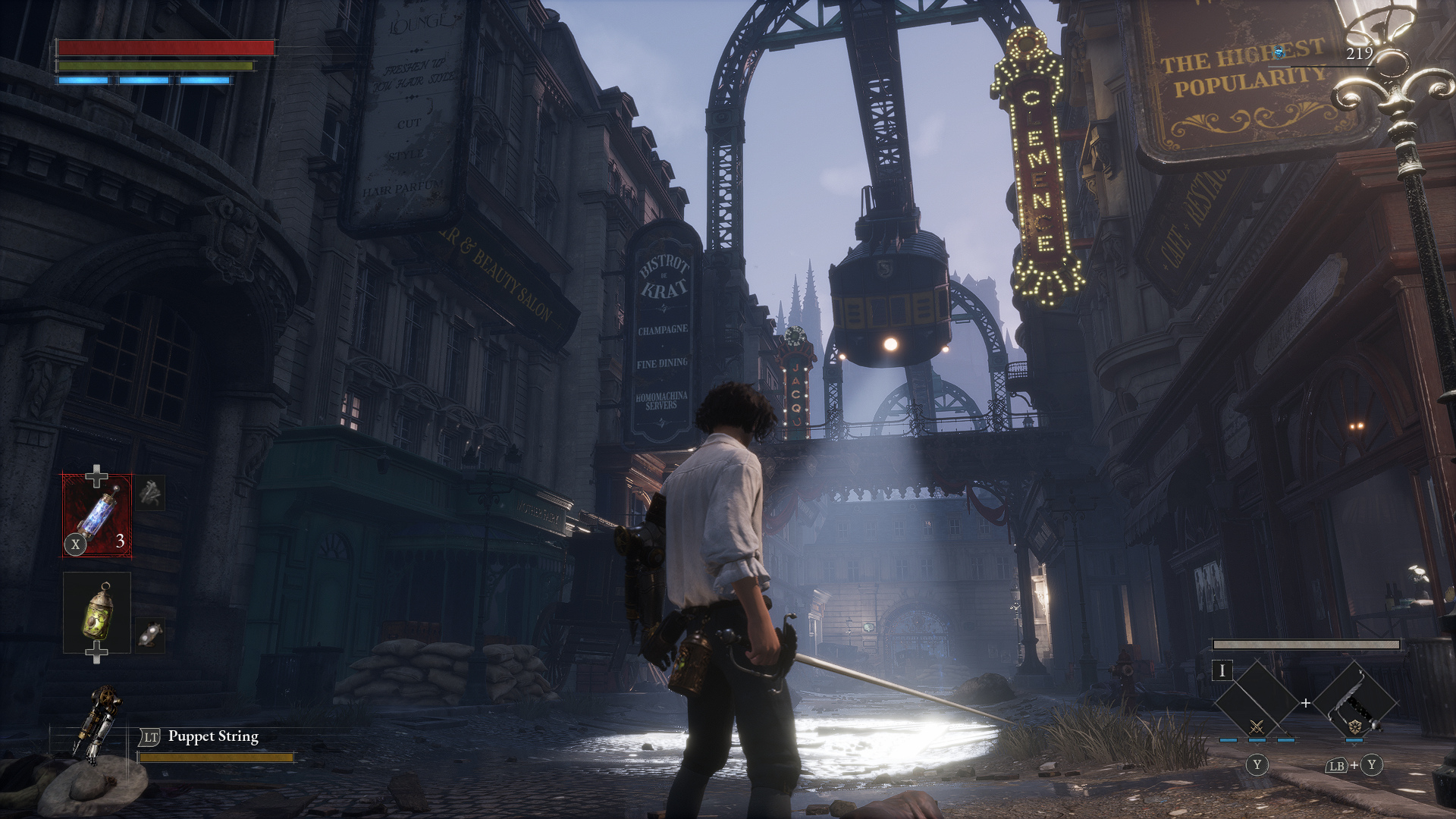Image resolution: width=1456 pixels, height=819 pixels.
Task: Click the weapon set I indicator
Action: tap(1222, 671)
